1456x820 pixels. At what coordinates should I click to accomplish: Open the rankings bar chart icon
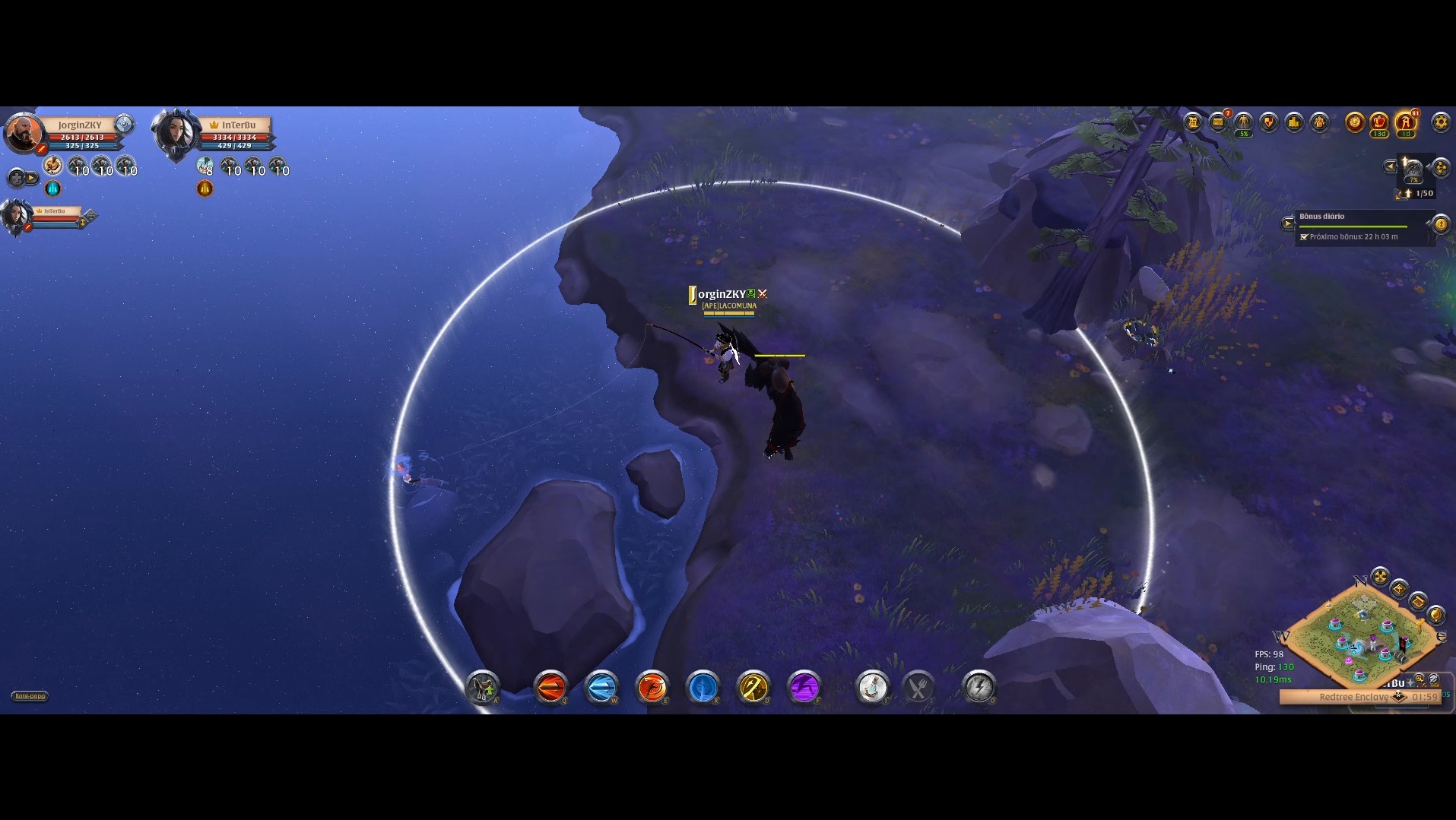pyautogui.click(x=1294, y=122)
